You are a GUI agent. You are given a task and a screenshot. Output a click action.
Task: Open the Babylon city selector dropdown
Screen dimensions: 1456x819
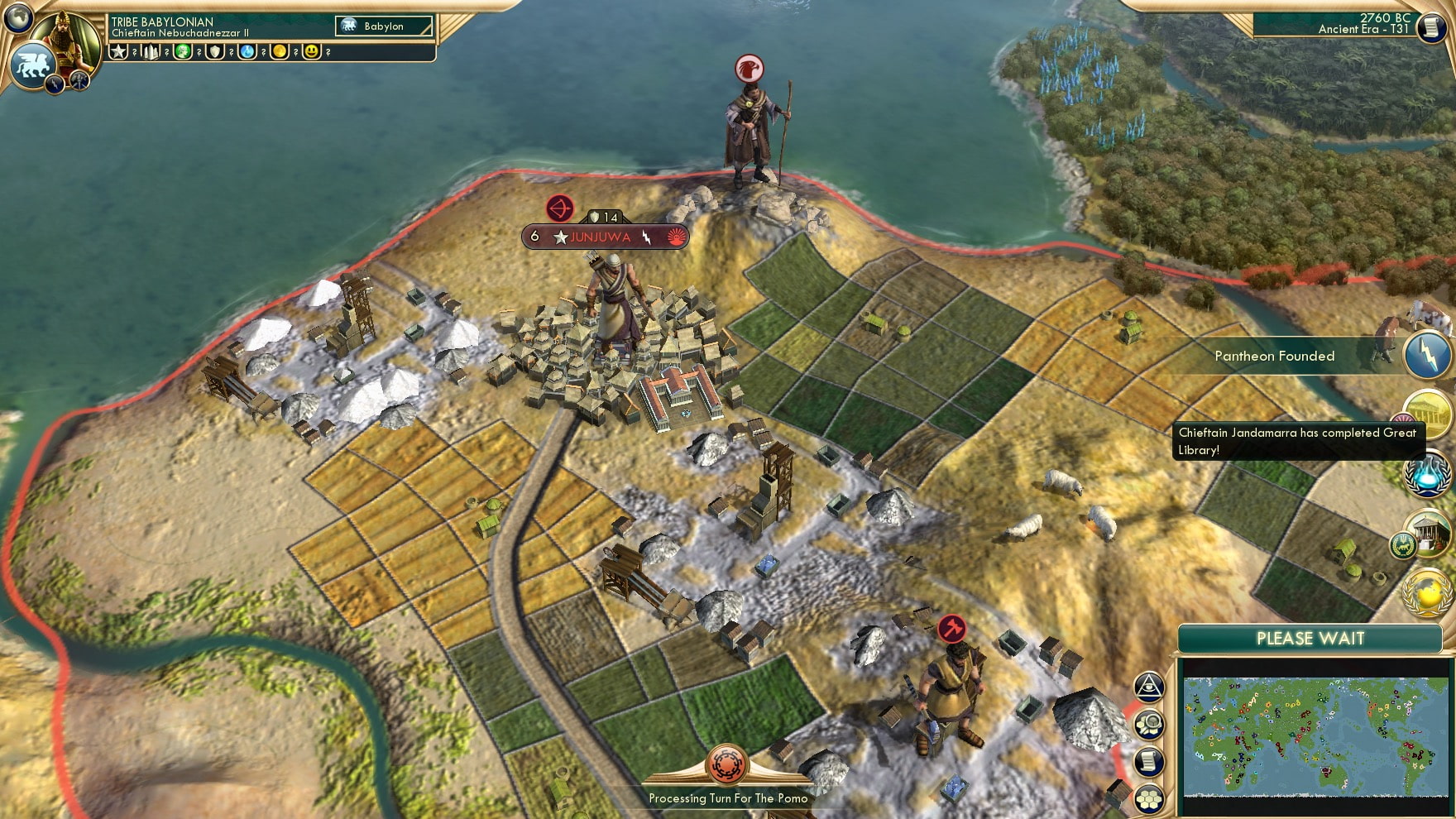pos(381,26)
